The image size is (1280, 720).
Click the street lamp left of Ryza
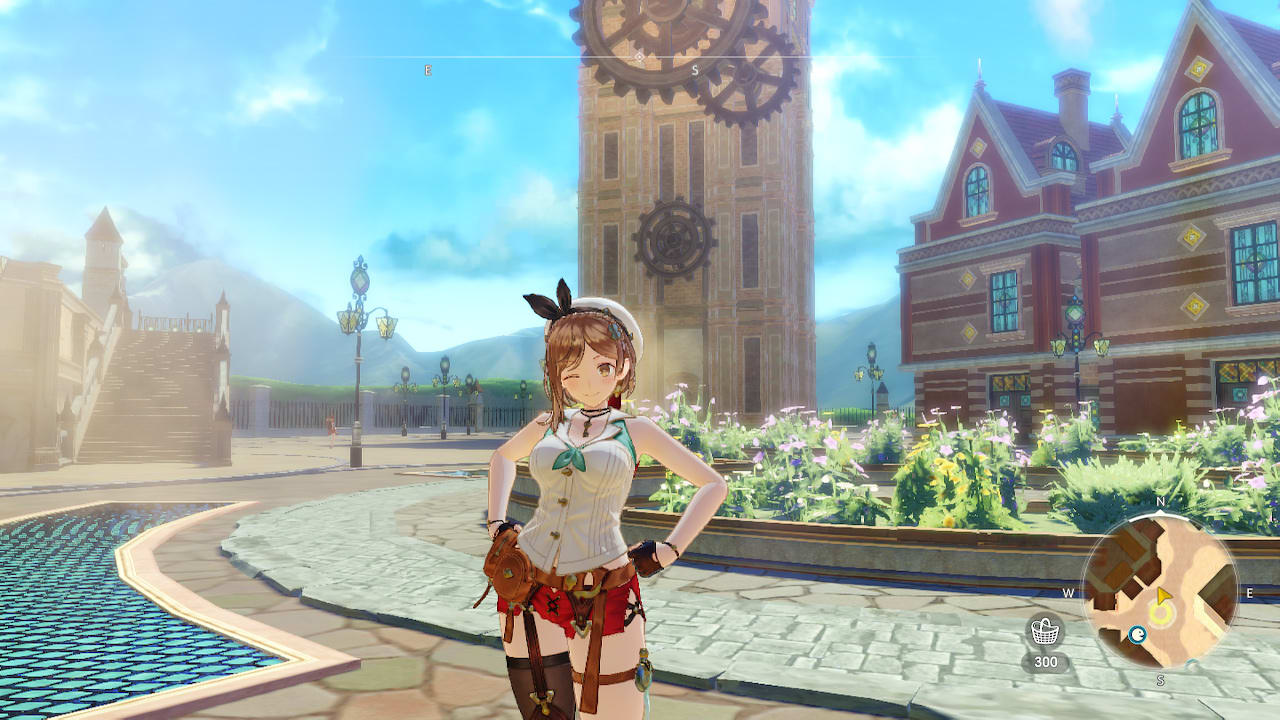355,330
